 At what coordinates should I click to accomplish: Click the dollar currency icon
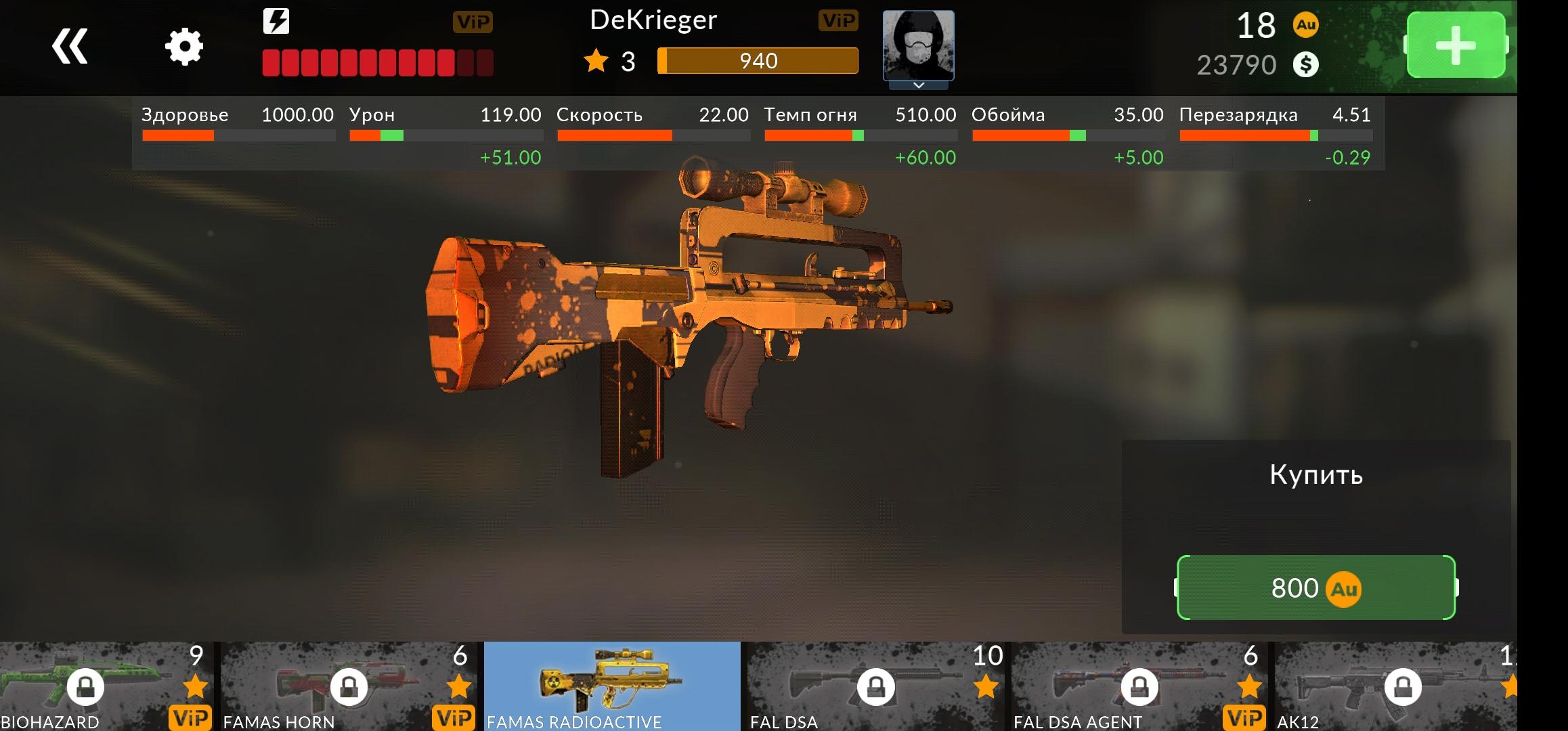[x=1306, y=64]
